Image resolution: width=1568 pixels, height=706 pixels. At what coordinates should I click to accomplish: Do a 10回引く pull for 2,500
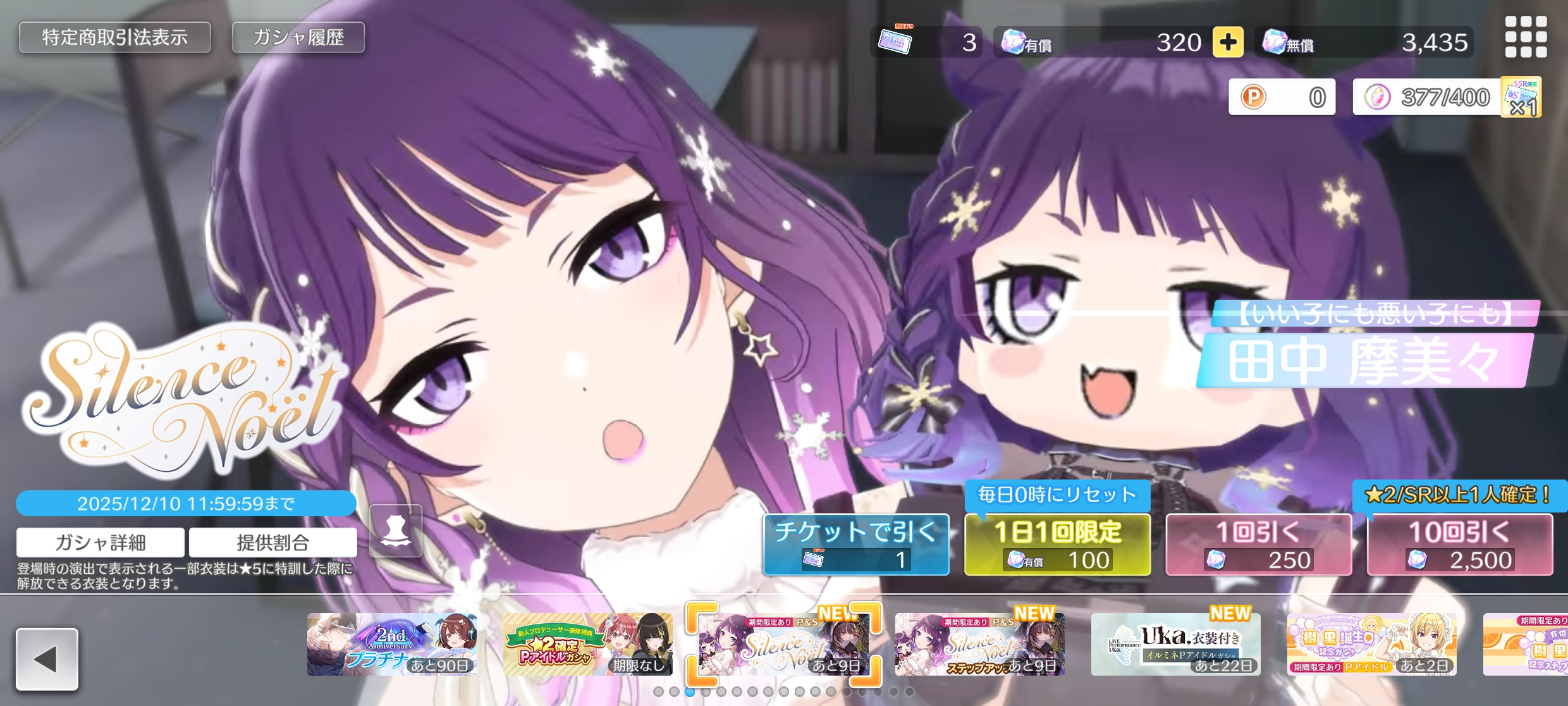tap(1459, 545)
